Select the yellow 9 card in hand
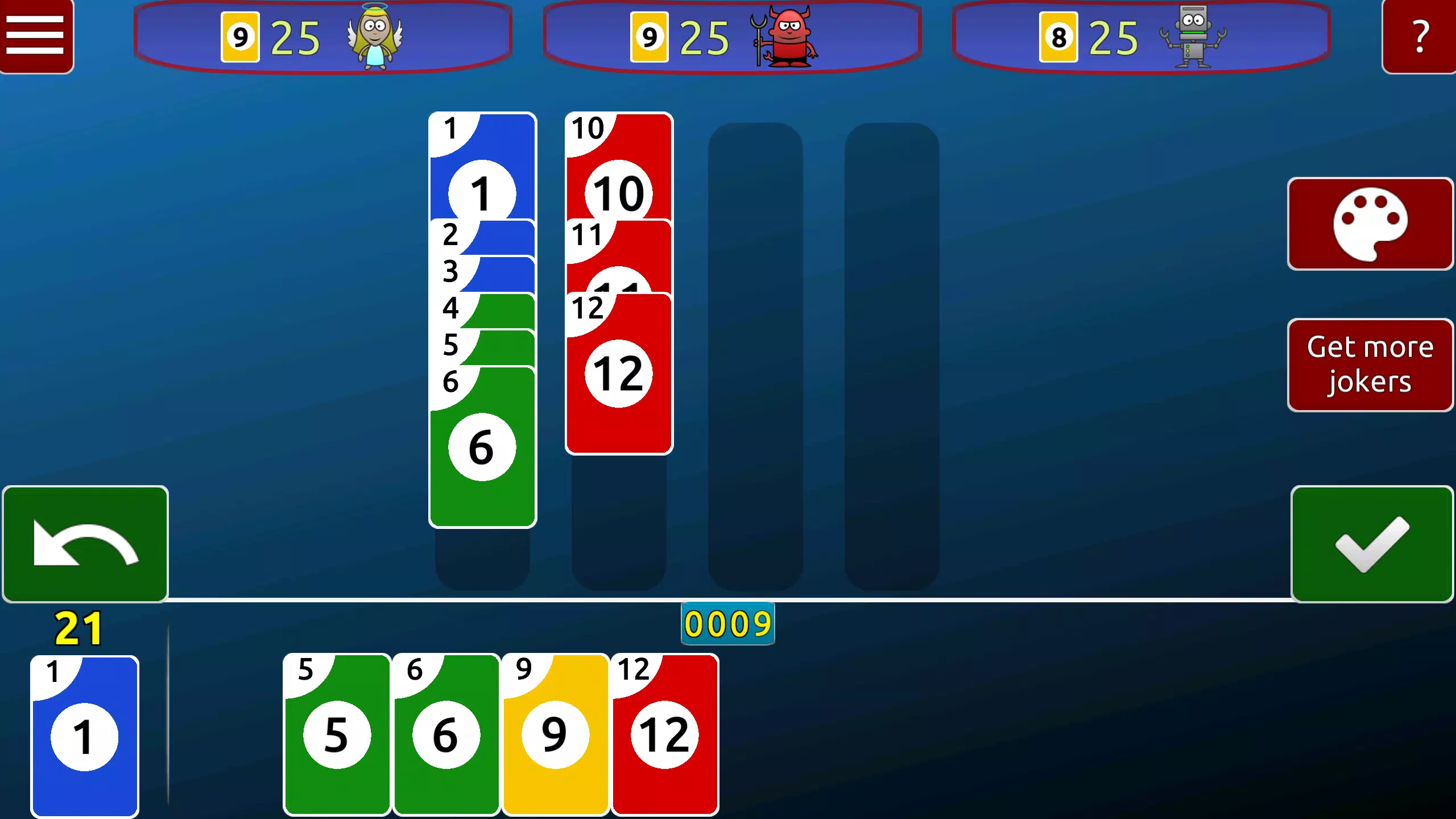 pyautogui.click(x=555, y=737)
